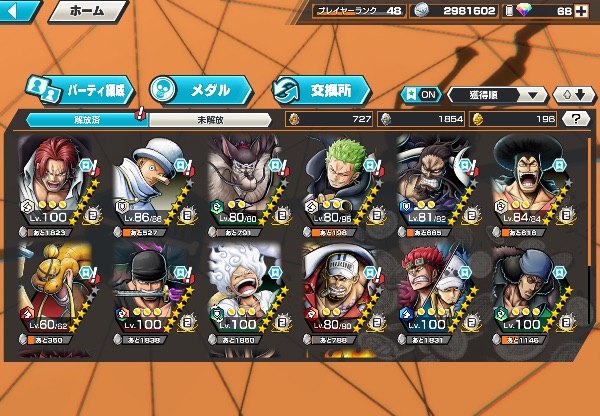Viewport: 600px width, 416px height.
Task: Choose the Kaido Lv.81/82 character card
Action: click(436, 185)
